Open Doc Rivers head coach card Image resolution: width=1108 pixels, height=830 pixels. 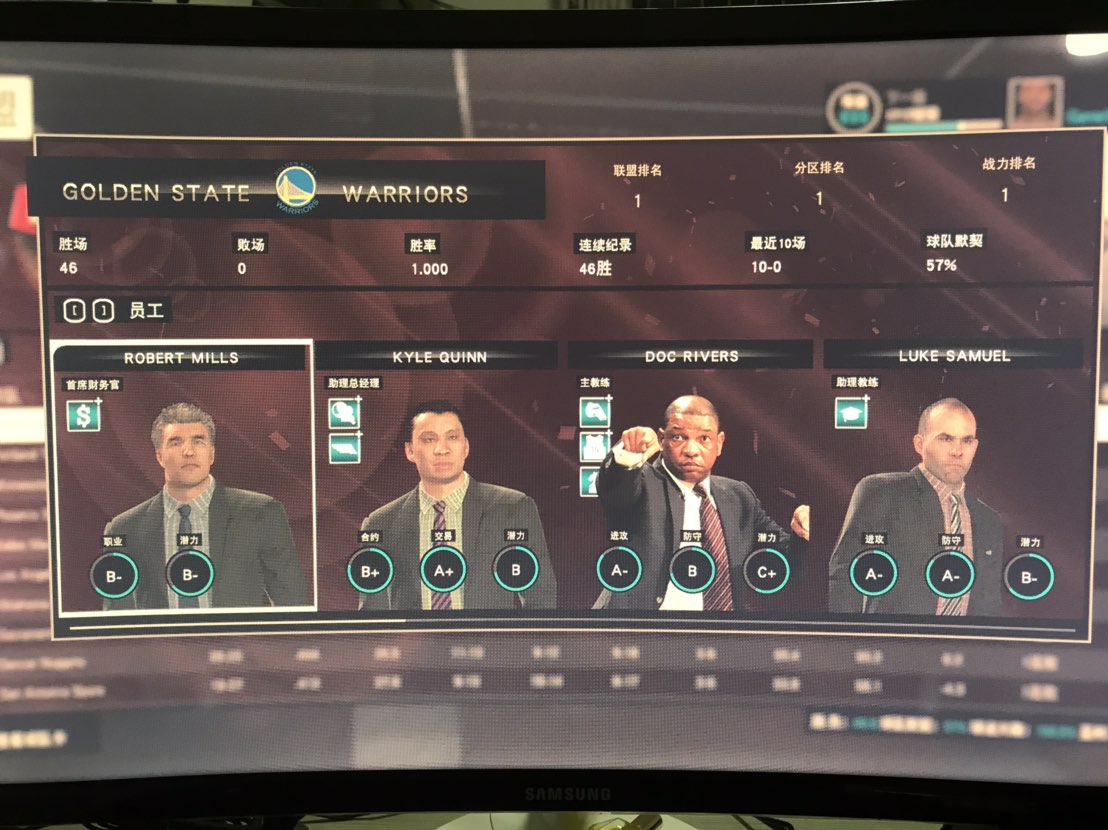click(690, 480)
